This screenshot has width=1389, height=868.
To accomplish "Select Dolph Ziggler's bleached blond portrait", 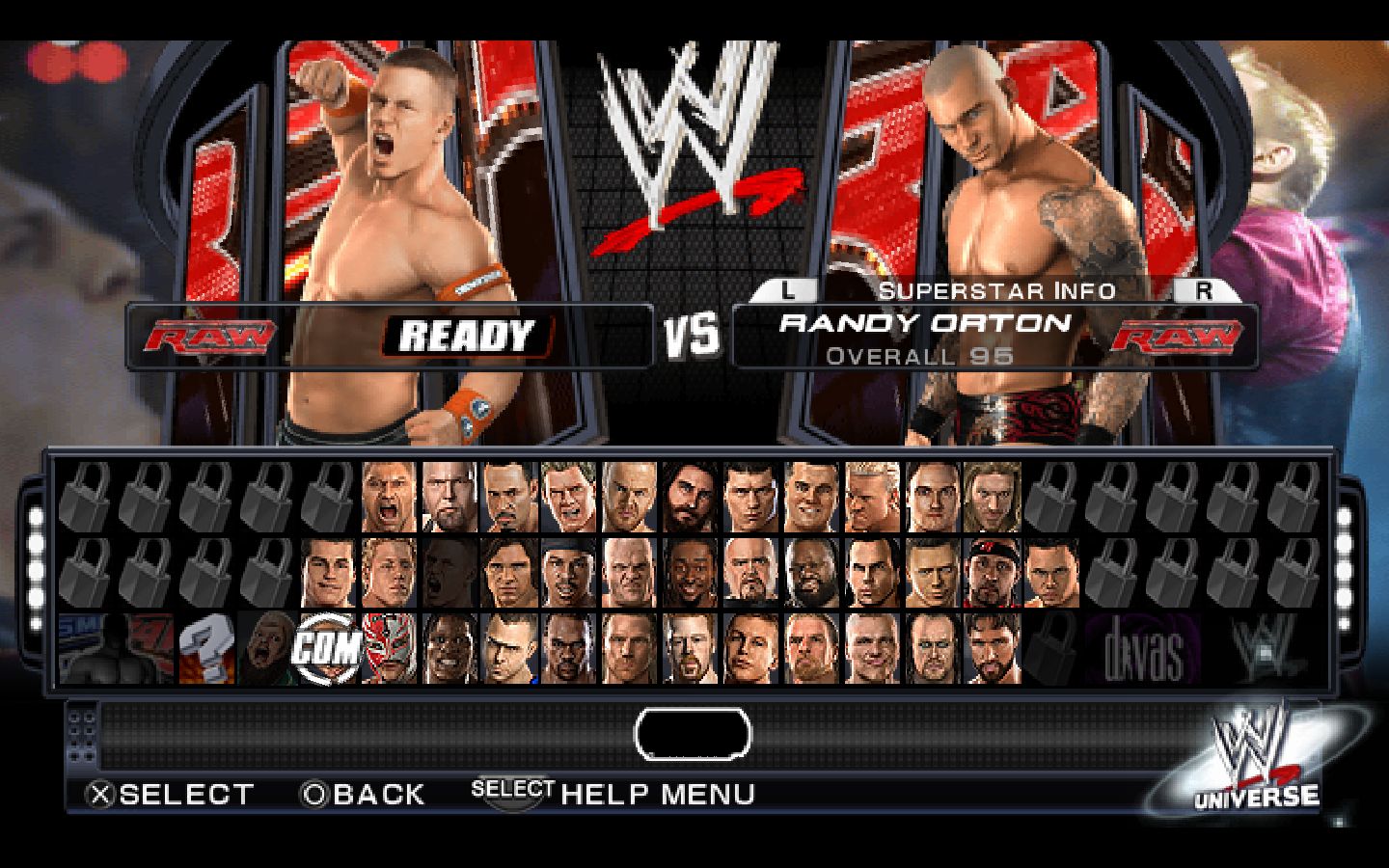I will (x=871, y=497).
